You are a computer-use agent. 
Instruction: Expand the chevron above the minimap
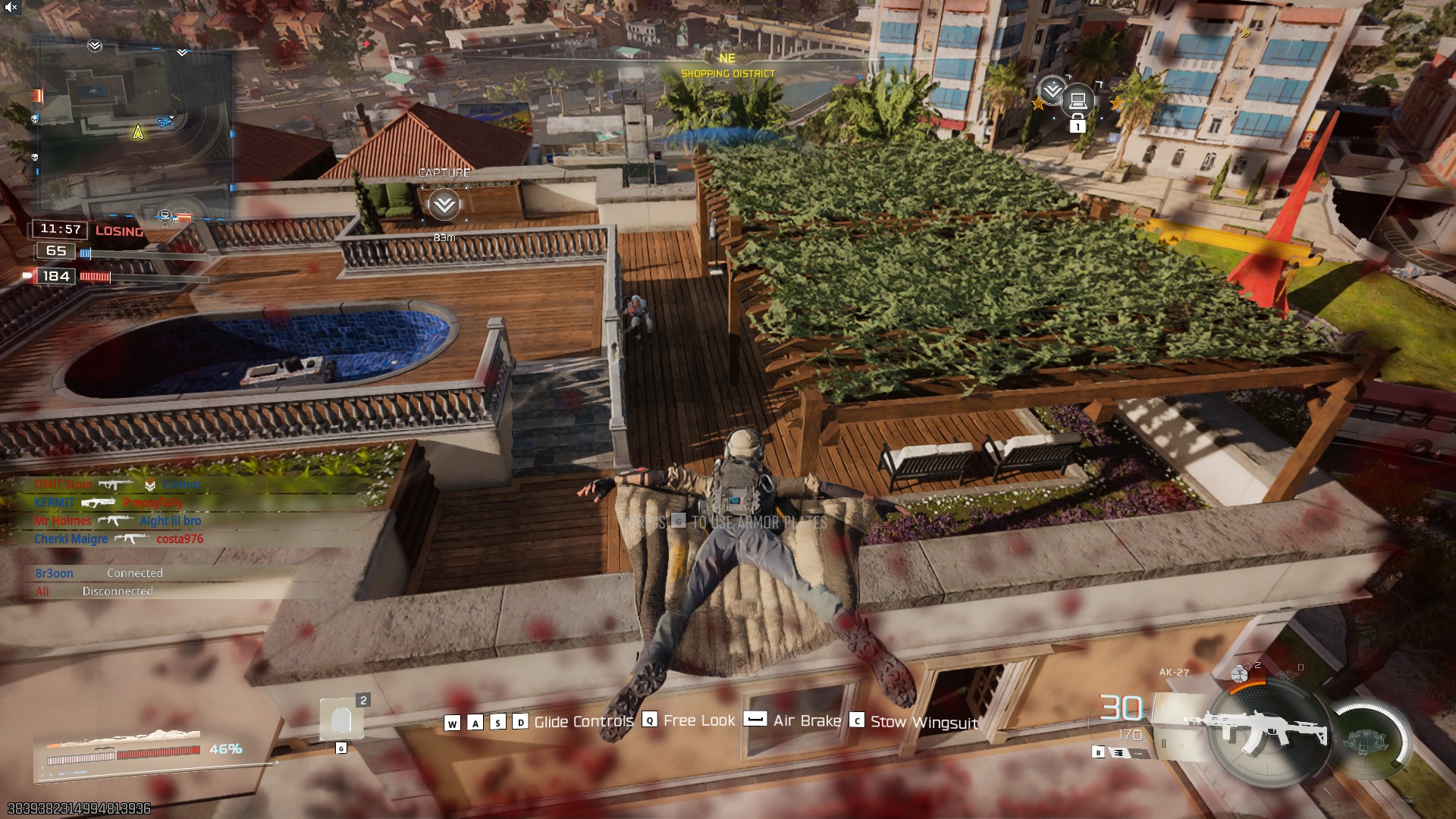tap(94, 47)
